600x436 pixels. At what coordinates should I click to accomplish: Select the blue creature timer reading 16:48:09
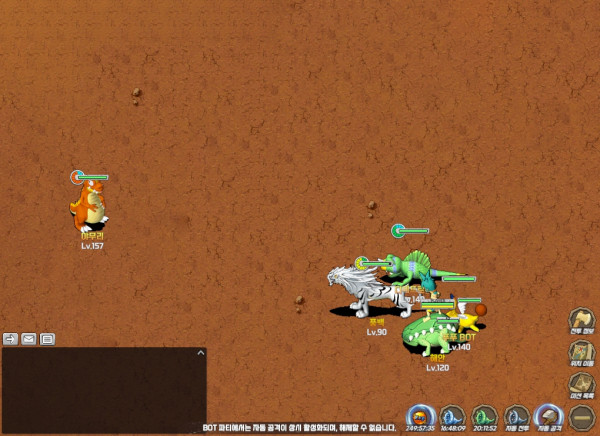[453, 414]
